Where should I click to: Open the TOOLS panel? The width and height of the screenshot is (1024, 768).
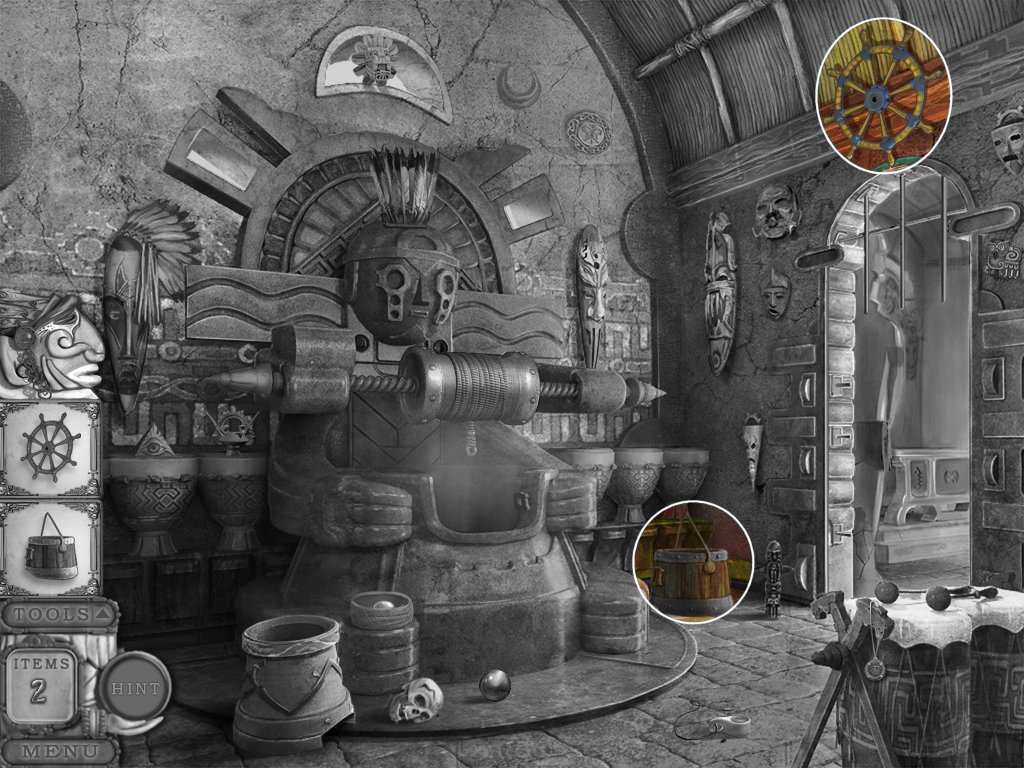58,614
